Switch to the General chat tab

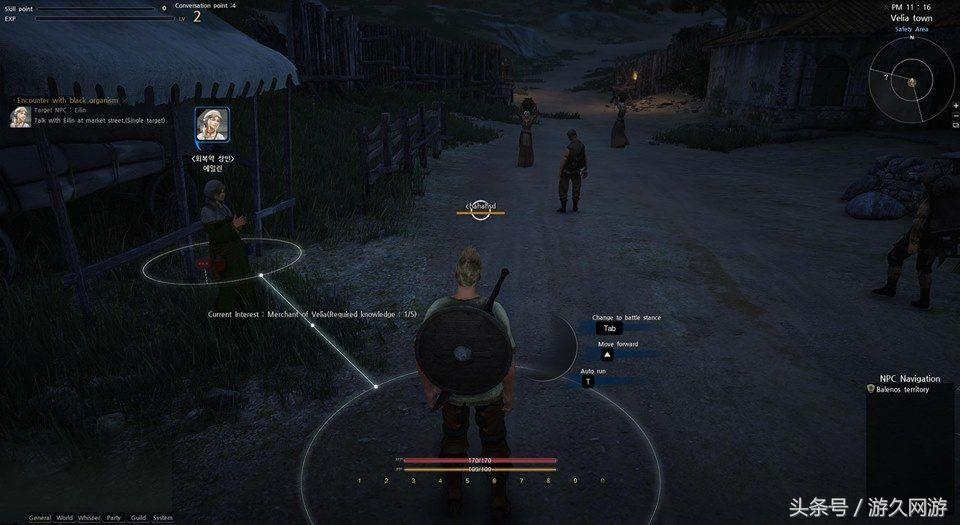pos(40,517)
